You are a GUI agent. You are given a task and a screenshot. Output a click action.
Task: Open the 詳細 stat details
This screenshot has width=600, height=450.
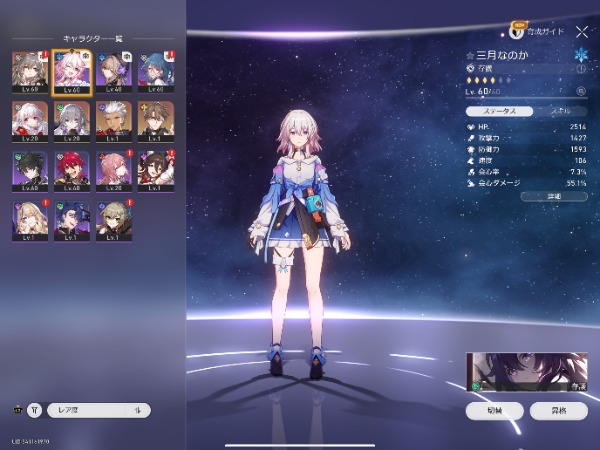click(553, 196)
